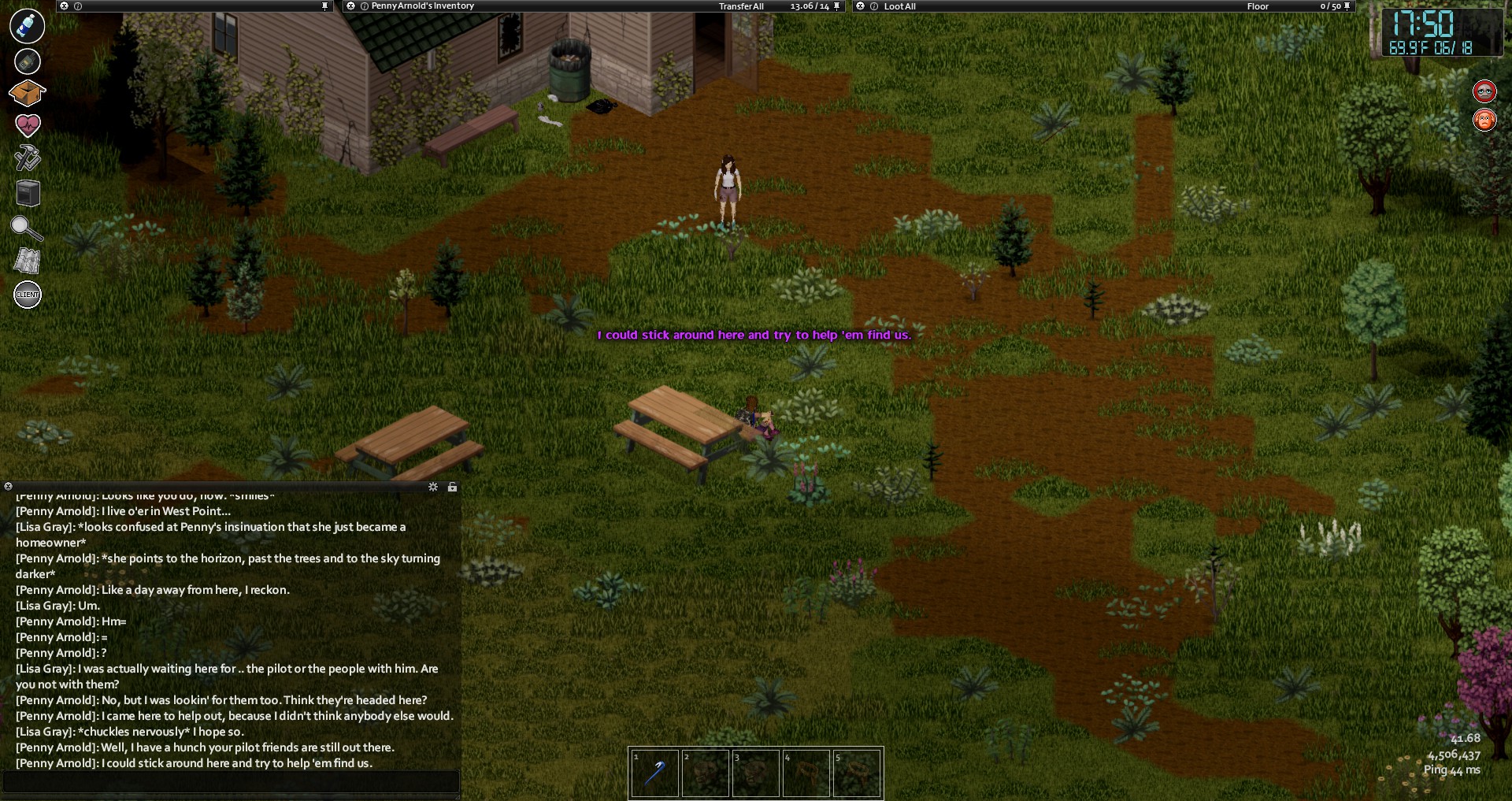Open the health panel heart icon
Viewport: 1512px width, 801px height.
(28, 124)
